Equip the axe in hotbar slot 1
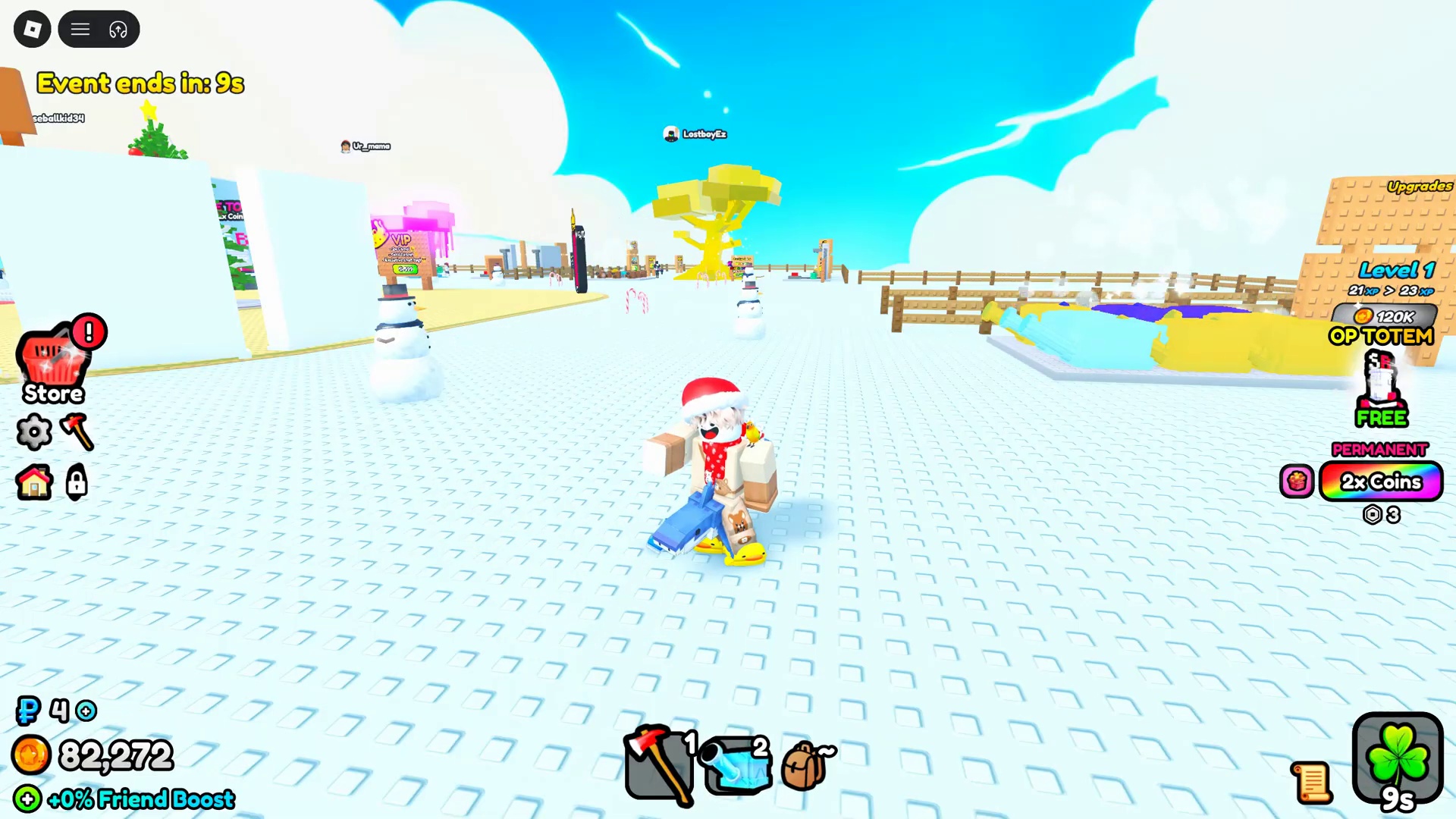Screen dimensions: 1456x819 point(658,764)
